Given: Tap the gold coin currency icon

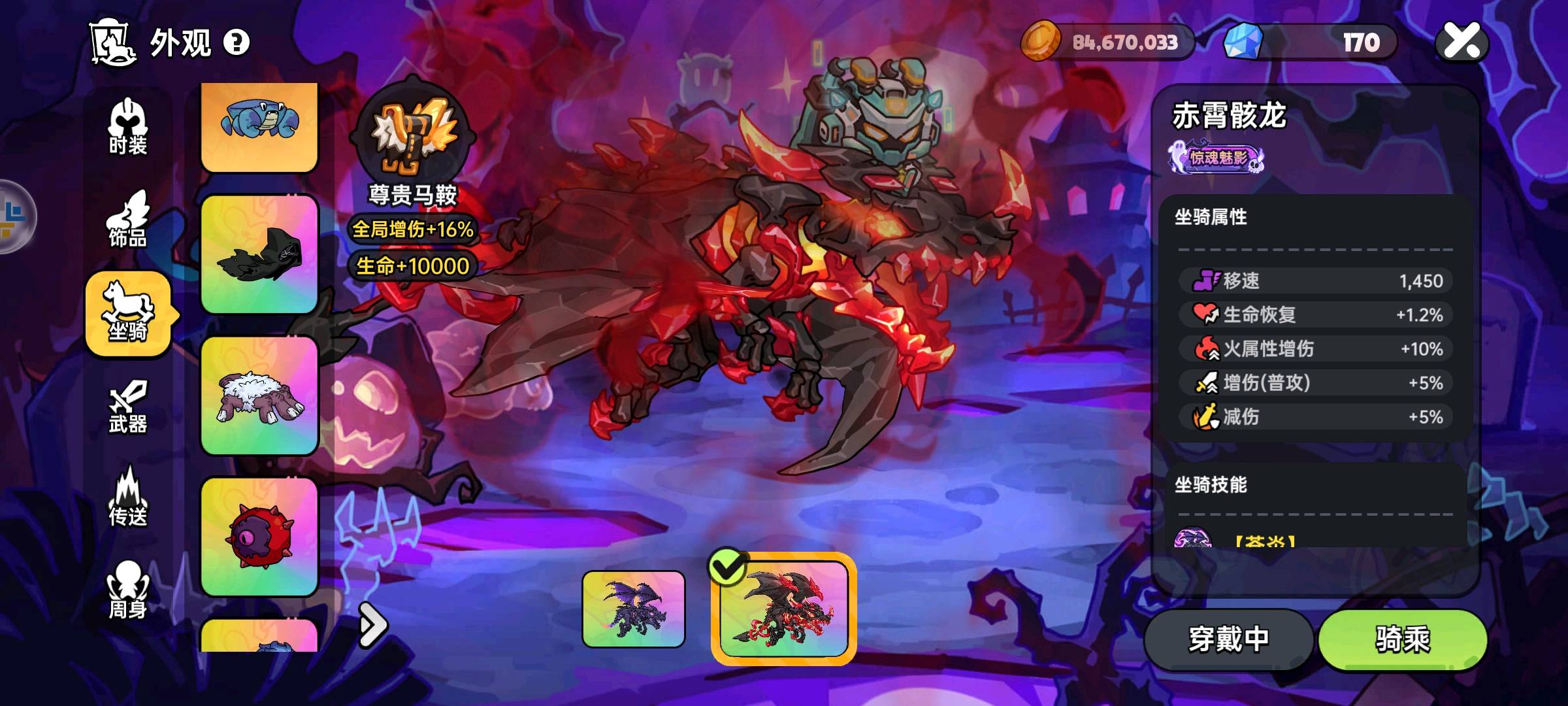Looking at the screenshot, I should click(x=1040, y=42).
